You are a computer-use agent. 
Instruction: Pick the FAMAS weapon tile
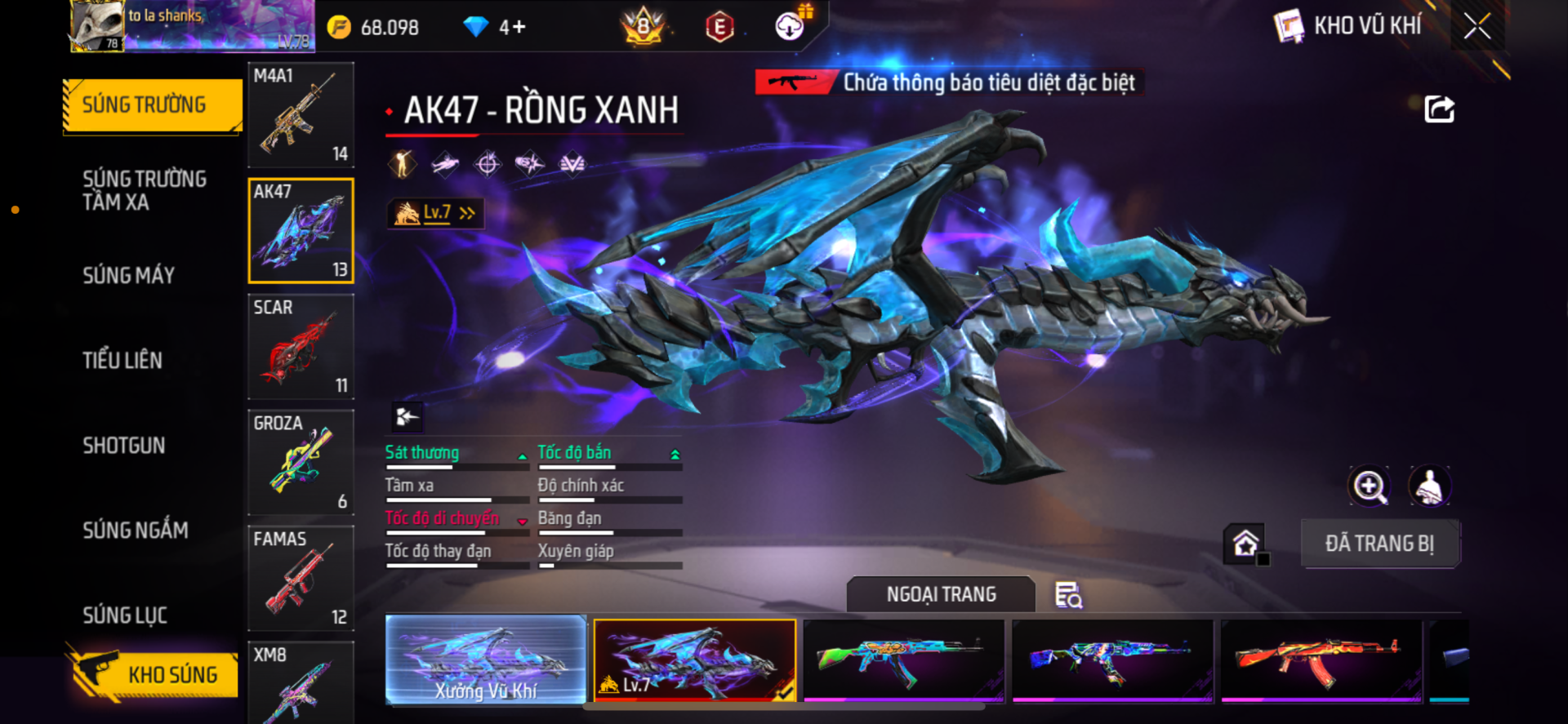301,579
